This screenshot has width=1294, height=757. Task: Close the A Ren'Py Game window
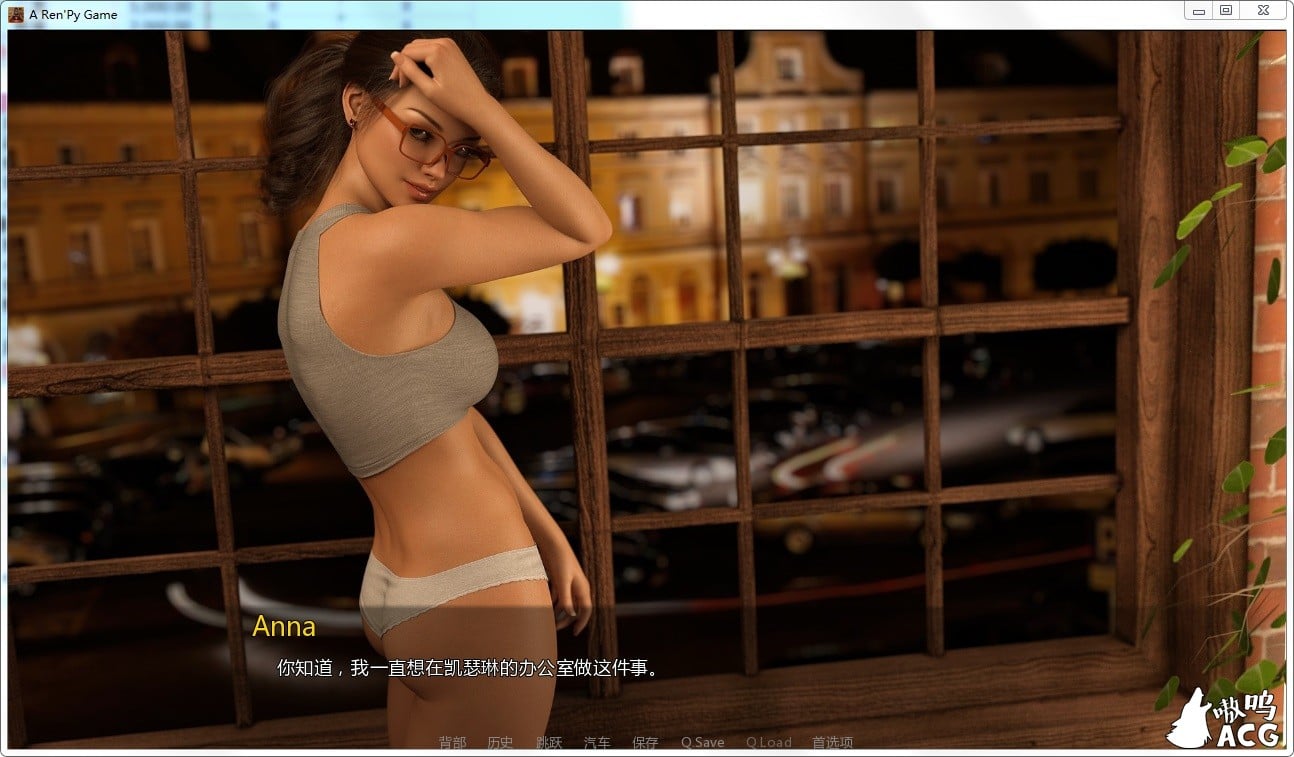tap(1263, 10)
